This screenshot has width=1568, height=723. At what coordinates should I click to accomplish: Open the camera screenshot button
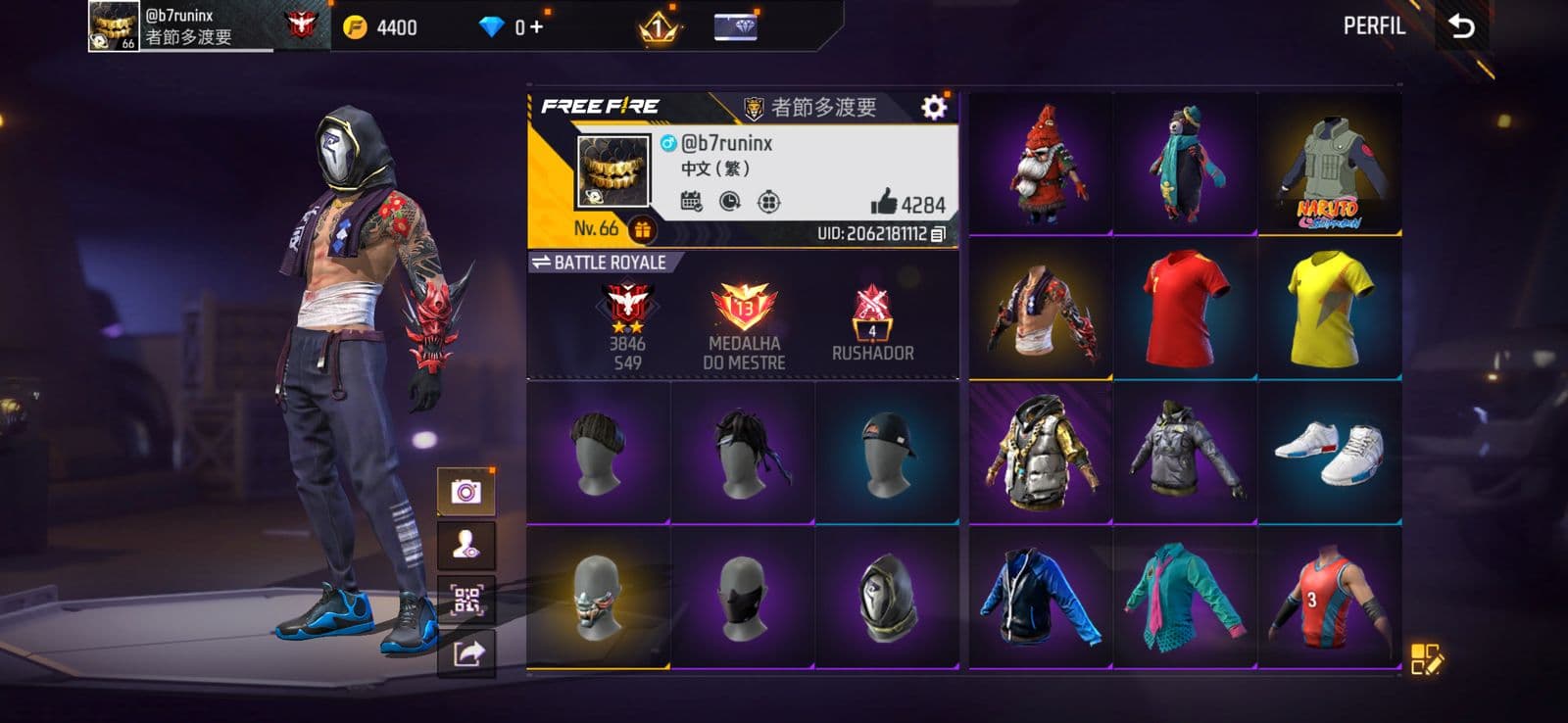(x=465, y=491)
